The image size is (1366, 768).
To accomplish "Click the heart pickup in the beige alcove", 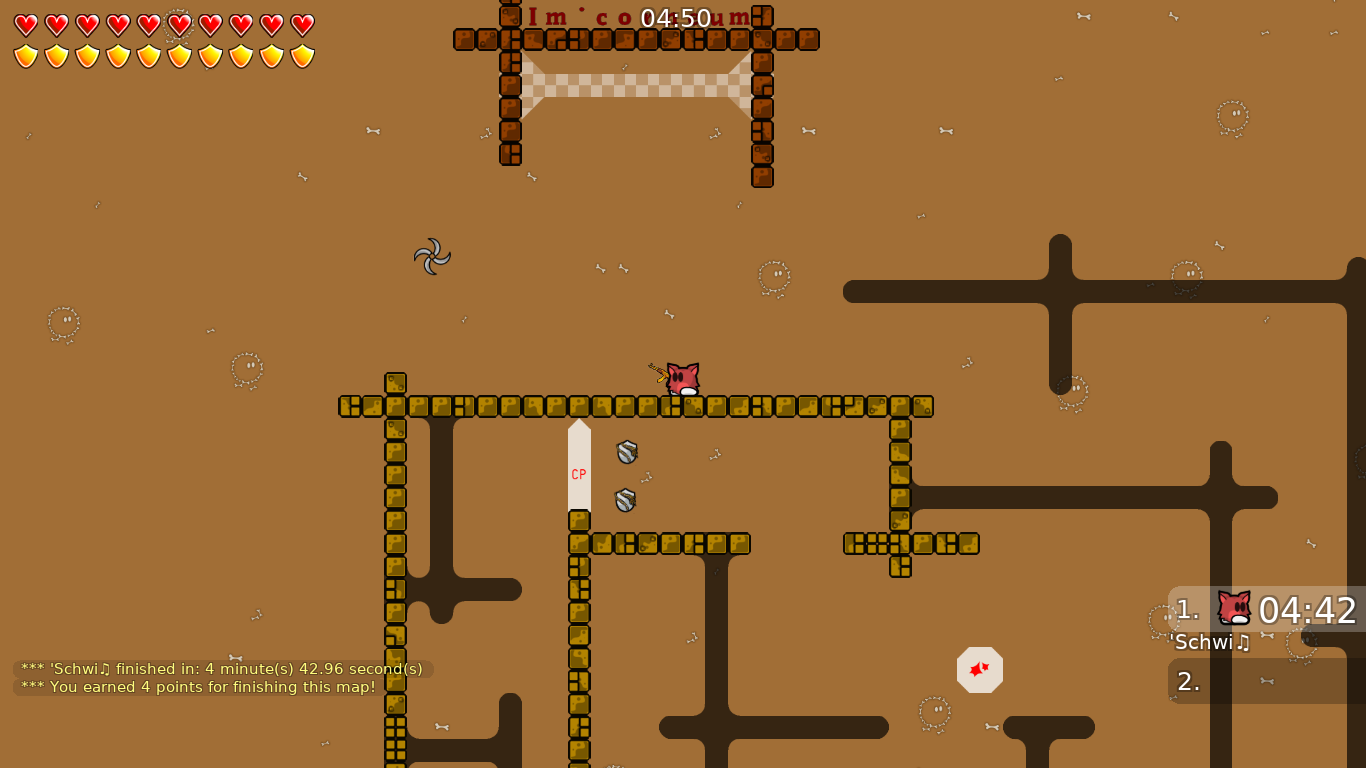I will tap(979, 669).
